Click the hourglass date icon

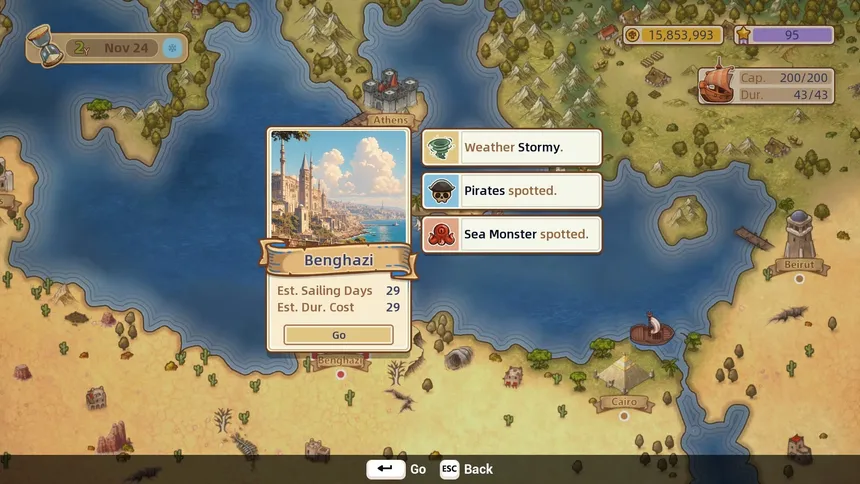(x=44, y=47)
